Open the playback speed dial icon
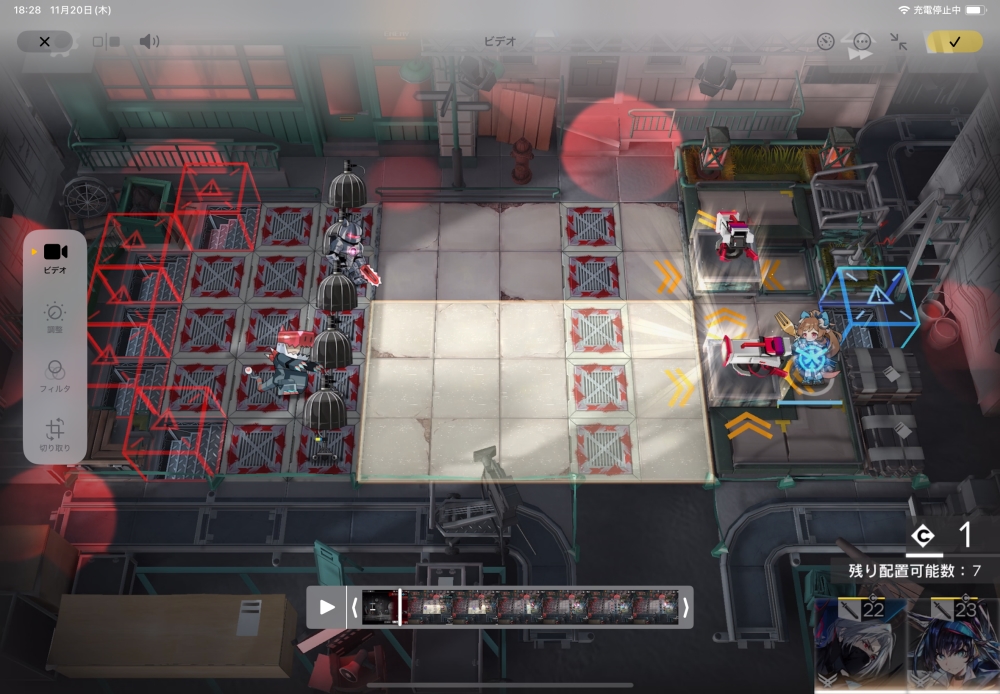The width and height of the screenshot is (1000, 694). [825, 42]
